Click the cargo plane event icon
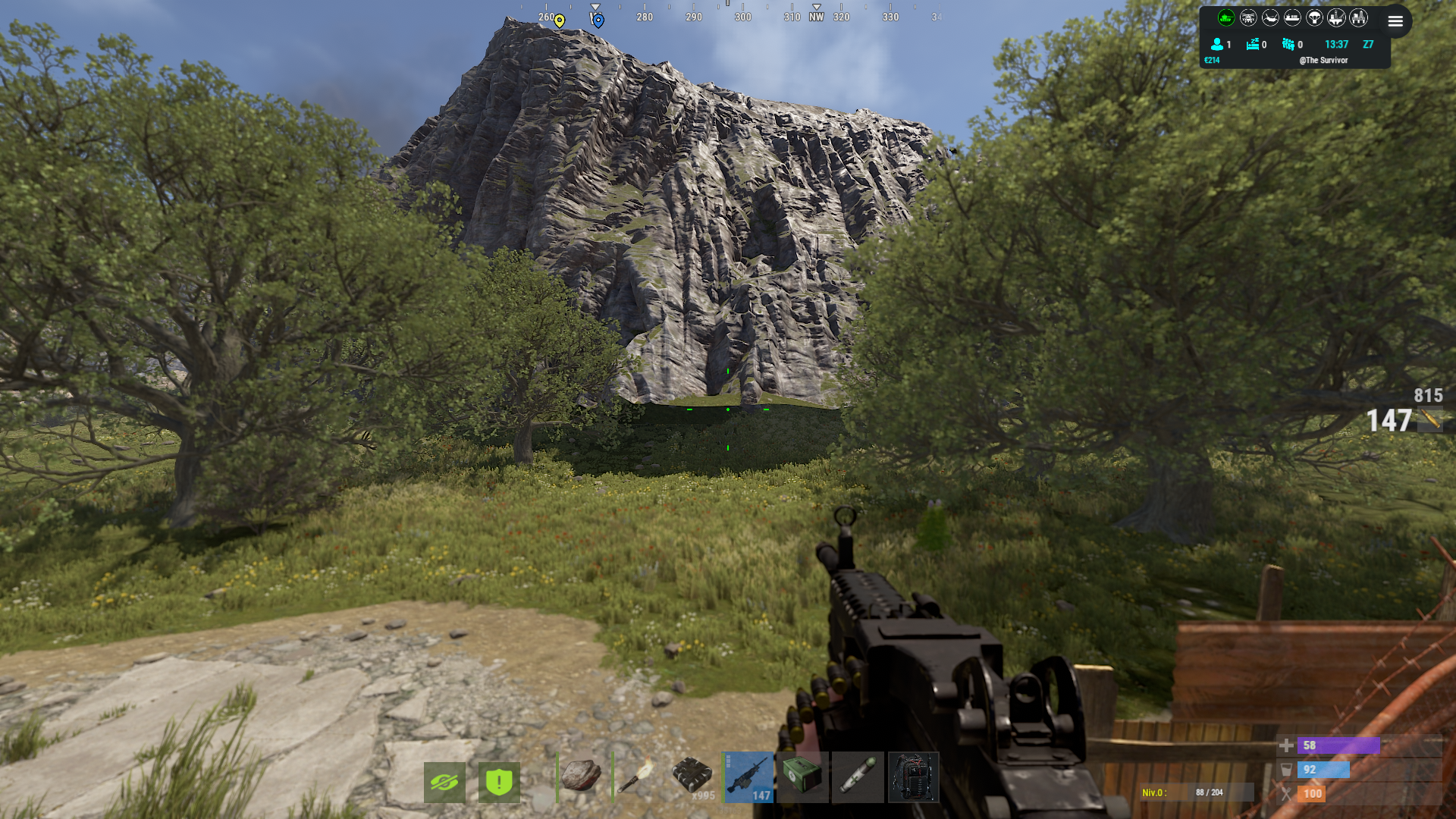The image size is (1456, 819). coord(1270,17)
